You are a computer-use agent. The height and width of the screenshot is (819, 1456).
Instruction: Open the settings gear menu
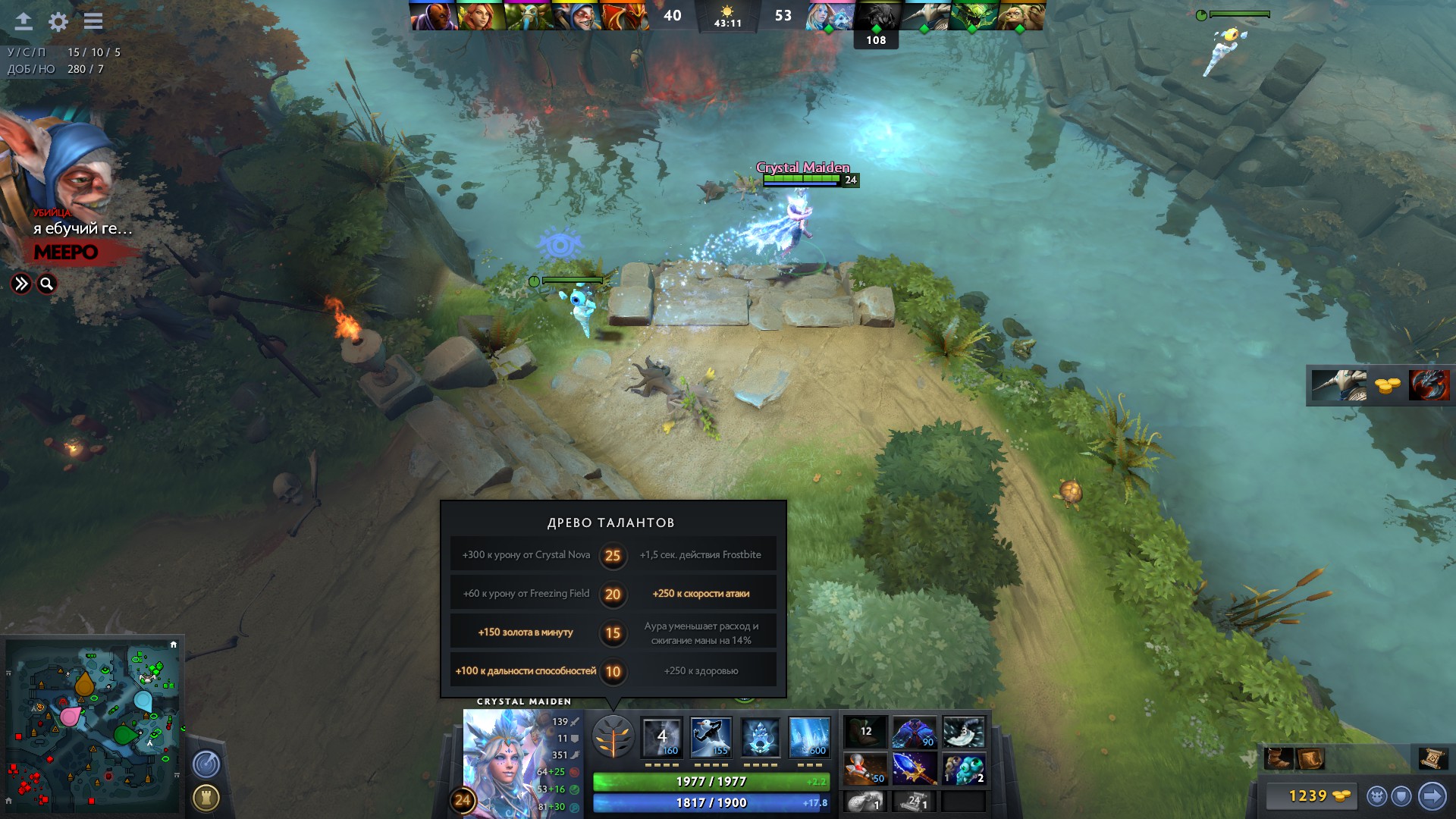pos(58,21)
